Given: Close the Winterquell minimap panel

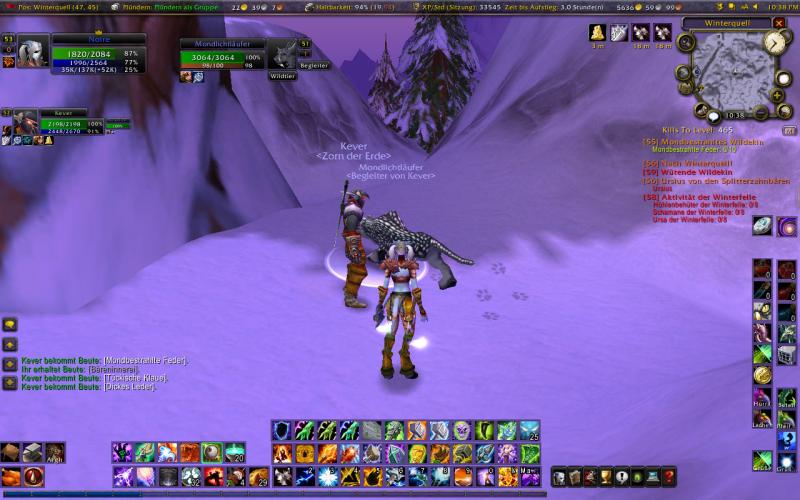Looking at the screenshot, I should click(x=779, y=22).
